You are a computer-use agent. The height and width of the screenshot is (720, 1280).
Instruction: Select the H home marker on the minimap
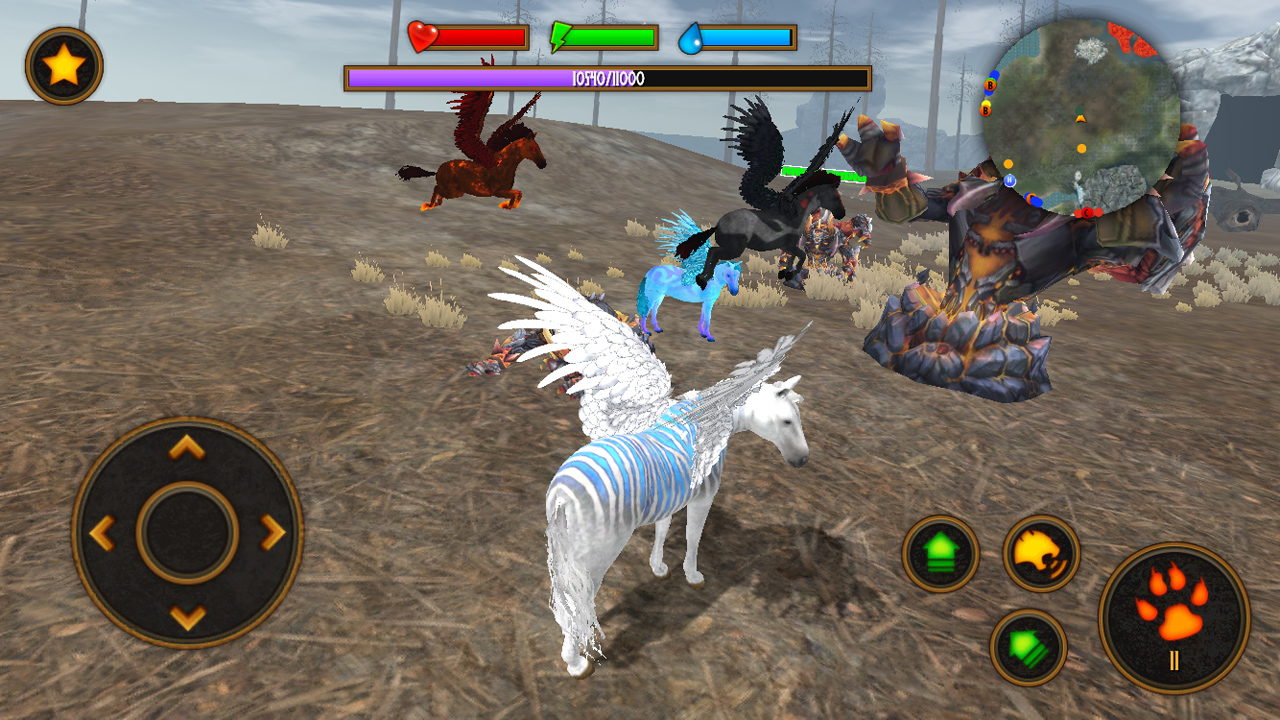pyautogui.click(x=1009, y=180)
